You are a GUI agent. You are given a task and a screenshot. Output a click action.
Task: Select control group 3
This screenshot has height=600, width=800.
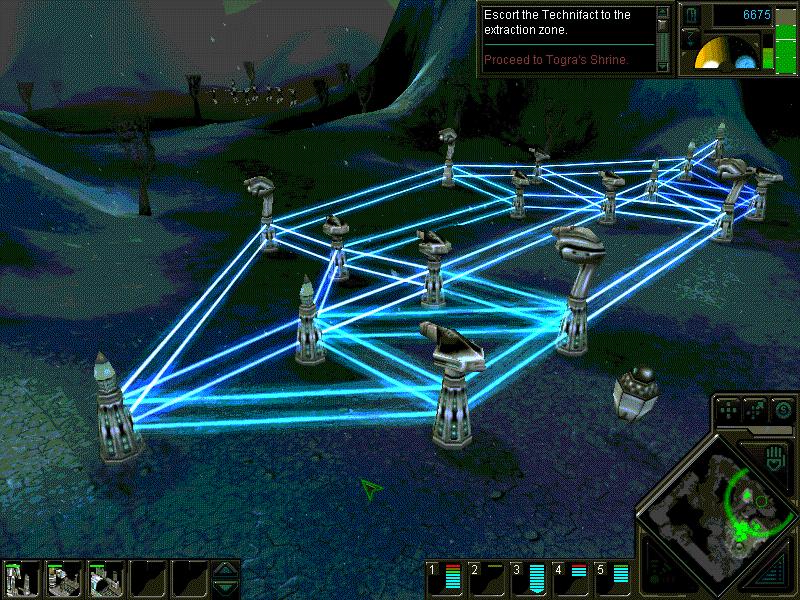point(529,577)
